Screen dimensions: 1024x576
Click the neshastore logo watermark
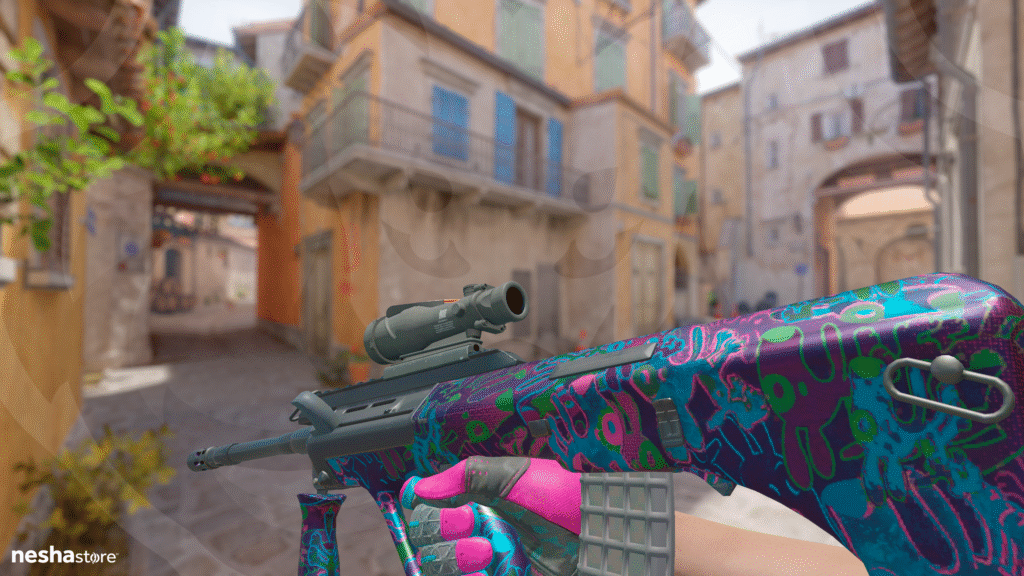[x=64, y=555]
